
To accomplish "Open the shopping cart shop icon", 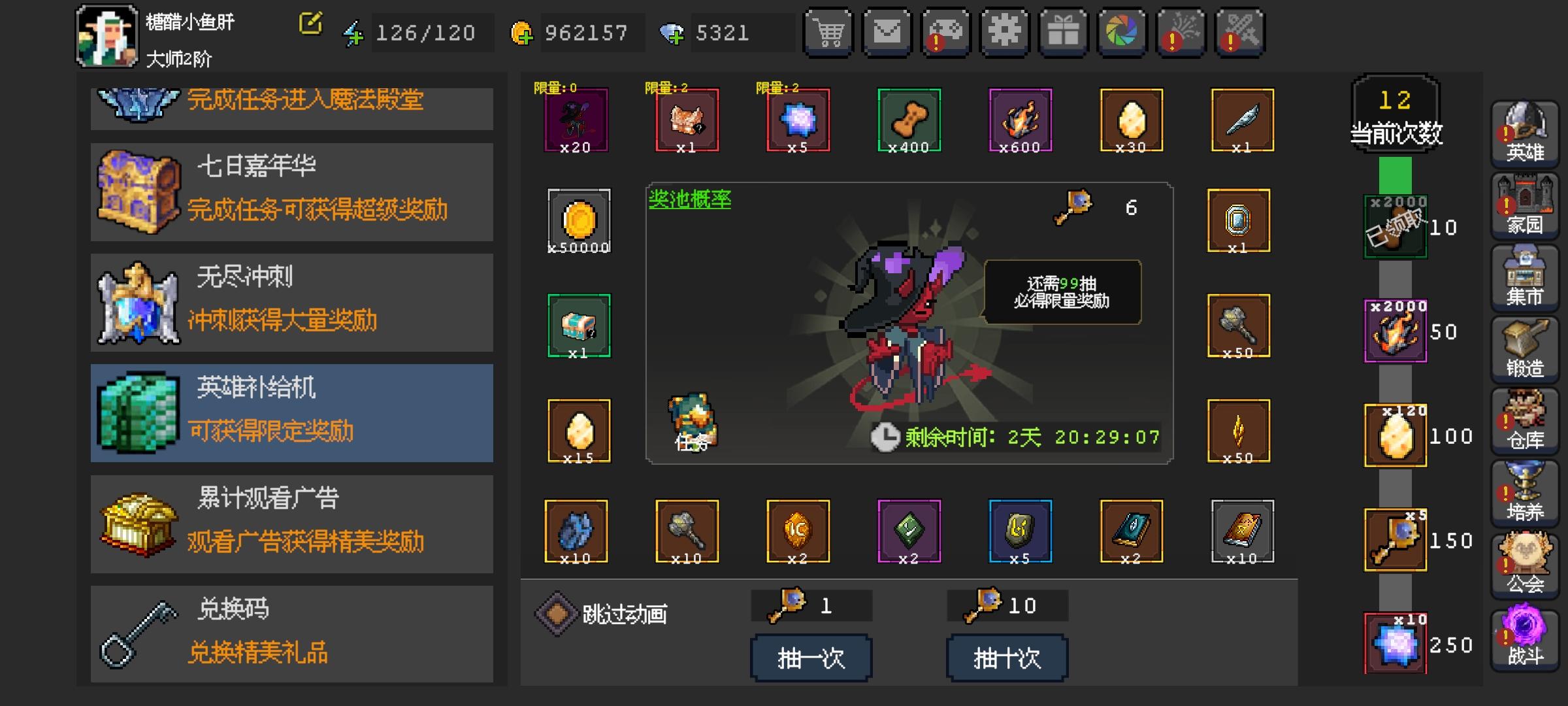I will pos(828,32).
